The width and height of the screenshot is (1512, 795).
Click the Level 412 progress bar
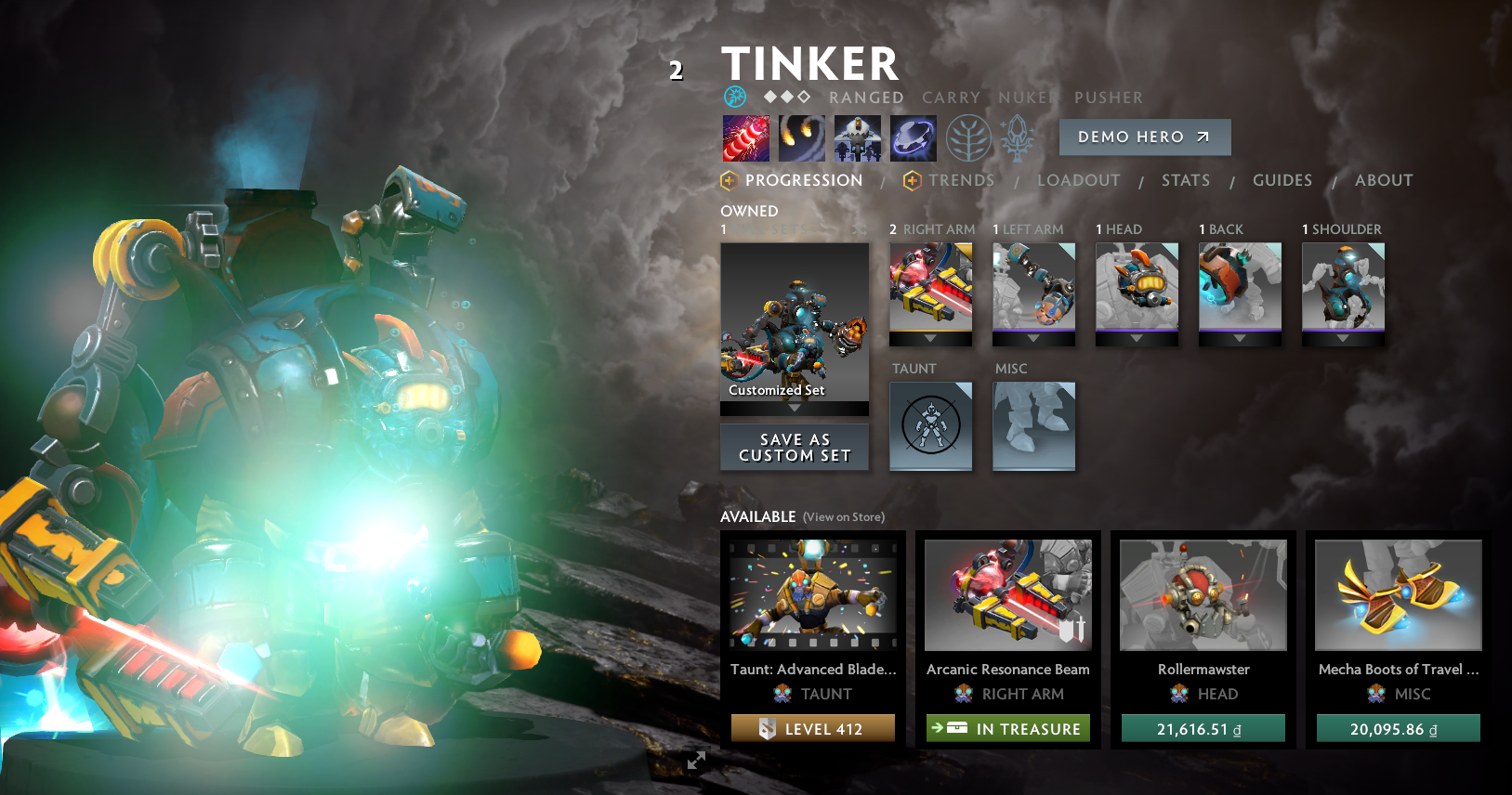point(812,728)
